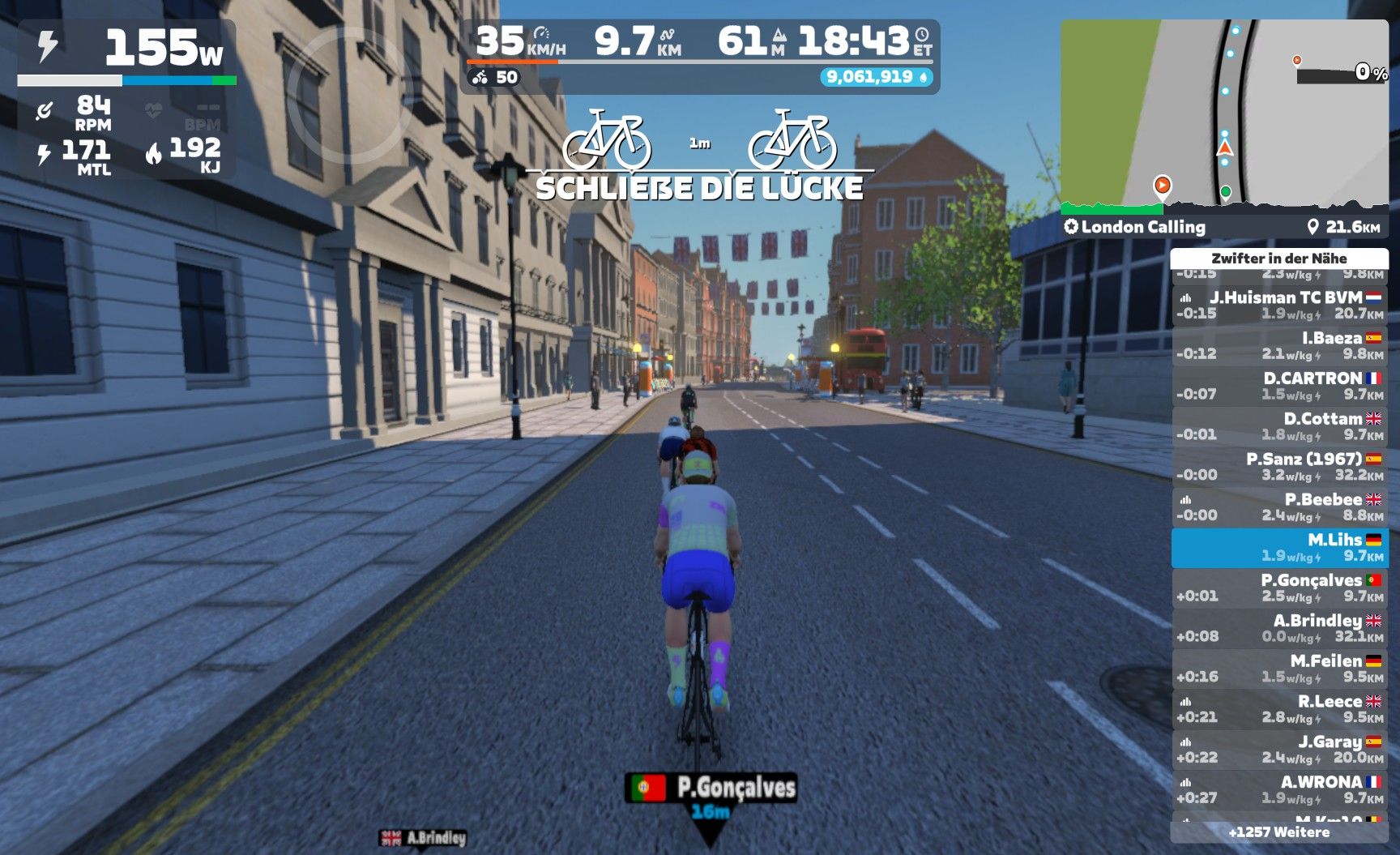Open the London Calling route info
This screenshot has height=855, width=1400.
1142,227
